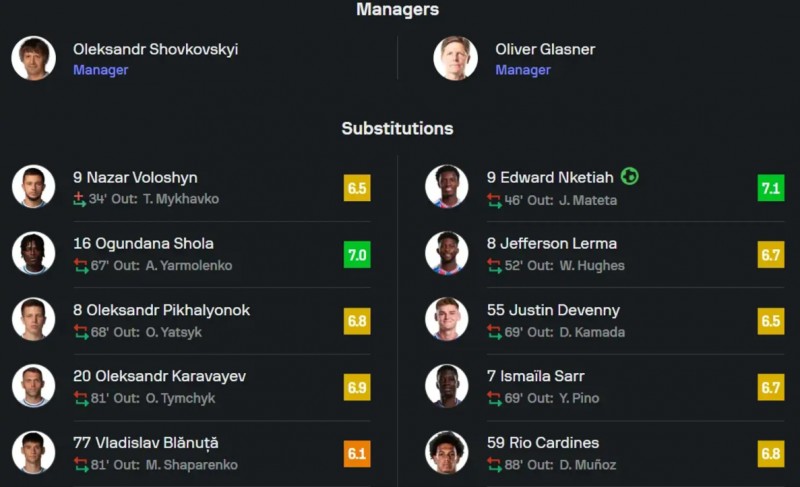Image resolution: width=800 pixels, height=487 pixels.
Task: Click Vladislav Blănuță's 6.1 rating badge
Action: pyautogui.click(x=357, y=453)
